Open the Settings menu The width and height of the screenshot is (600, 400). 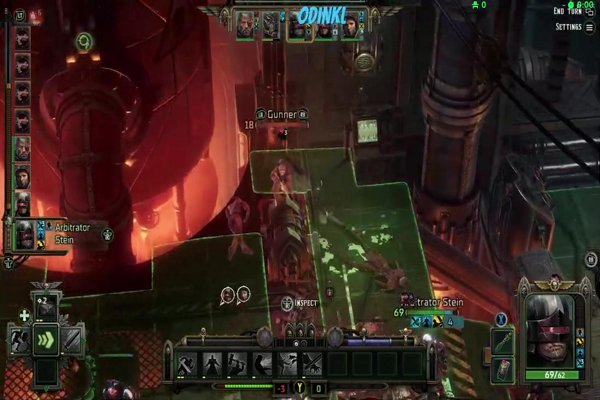click(x=567, y=27)
